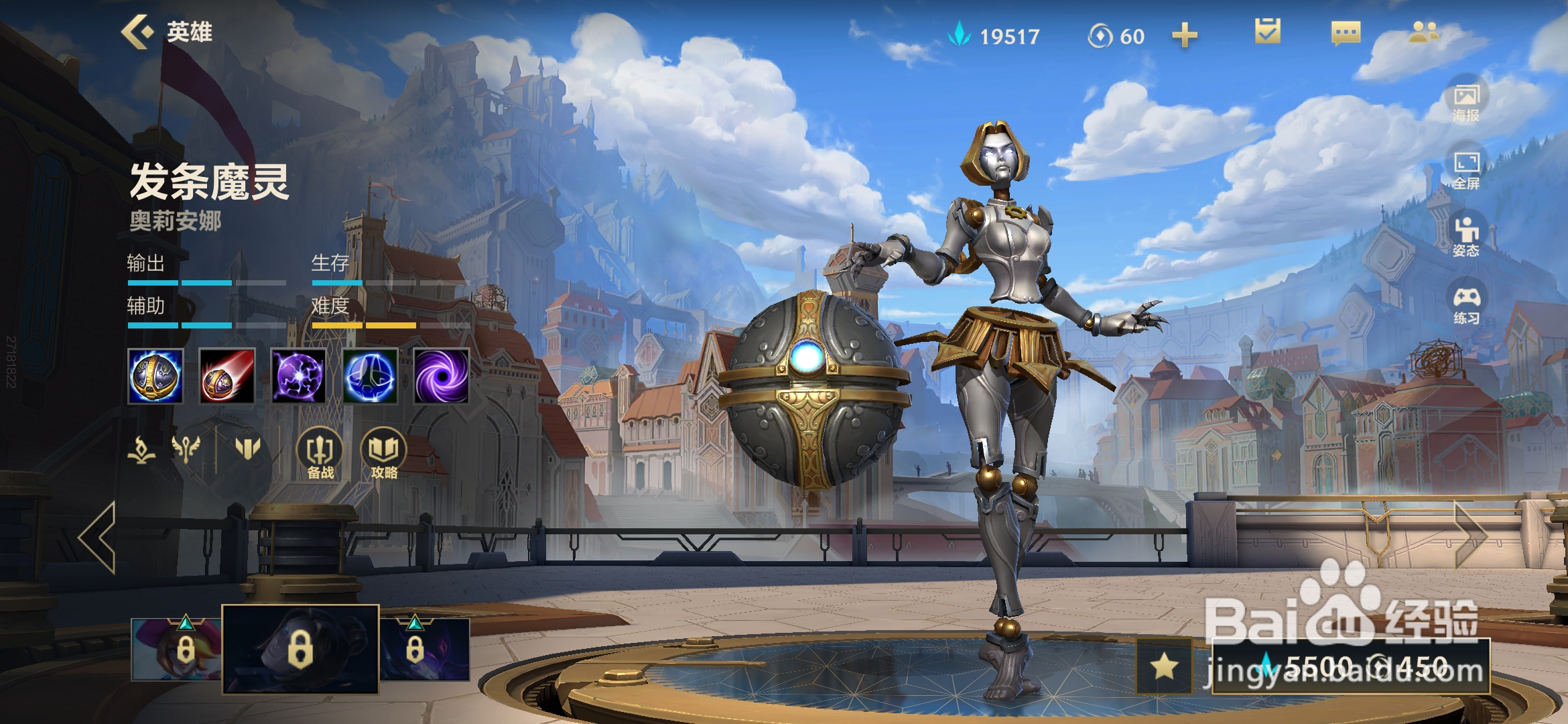Open the friends list icon
Viewport: 1568px width, 724px height.
pyautogui.click(x=1423, y=32)
